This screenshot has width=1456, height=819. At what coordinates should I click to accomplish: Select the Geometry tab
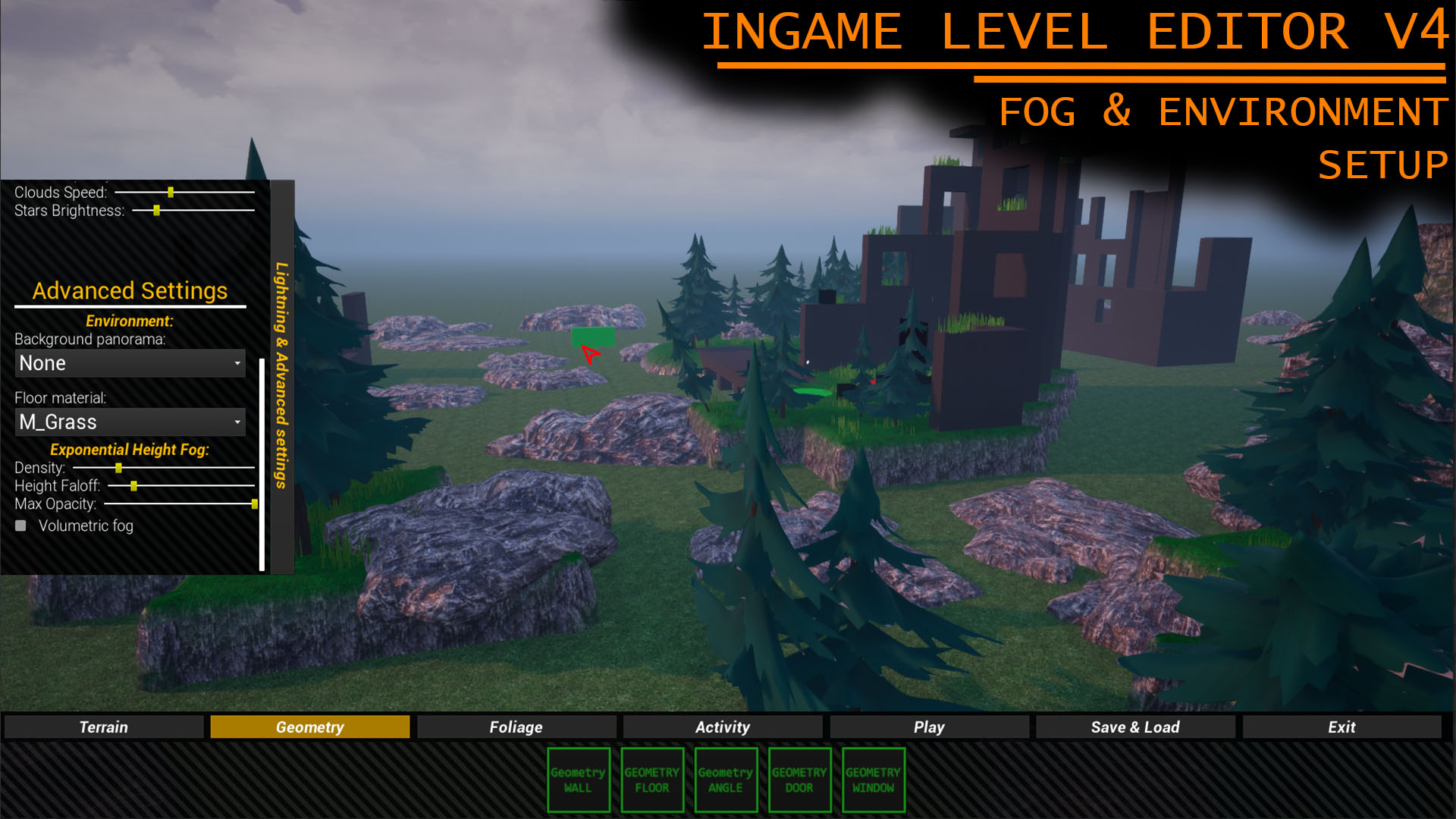[309, 726]
